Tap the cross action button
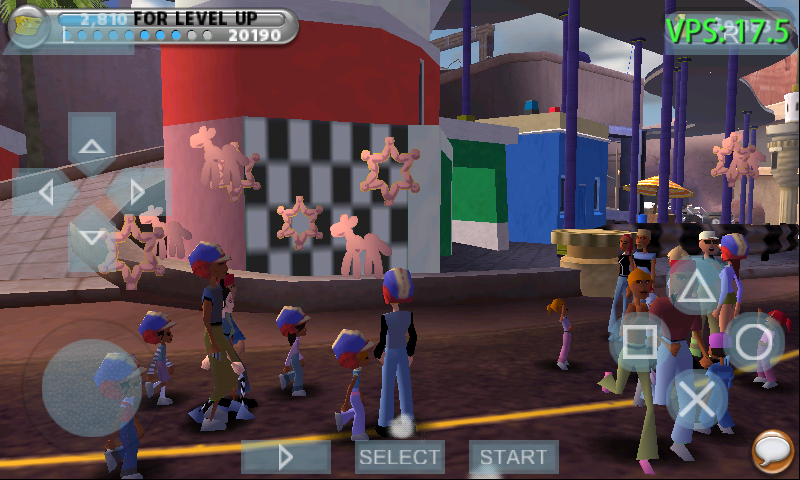Screen dimensions: 800x480 point(697,399)
